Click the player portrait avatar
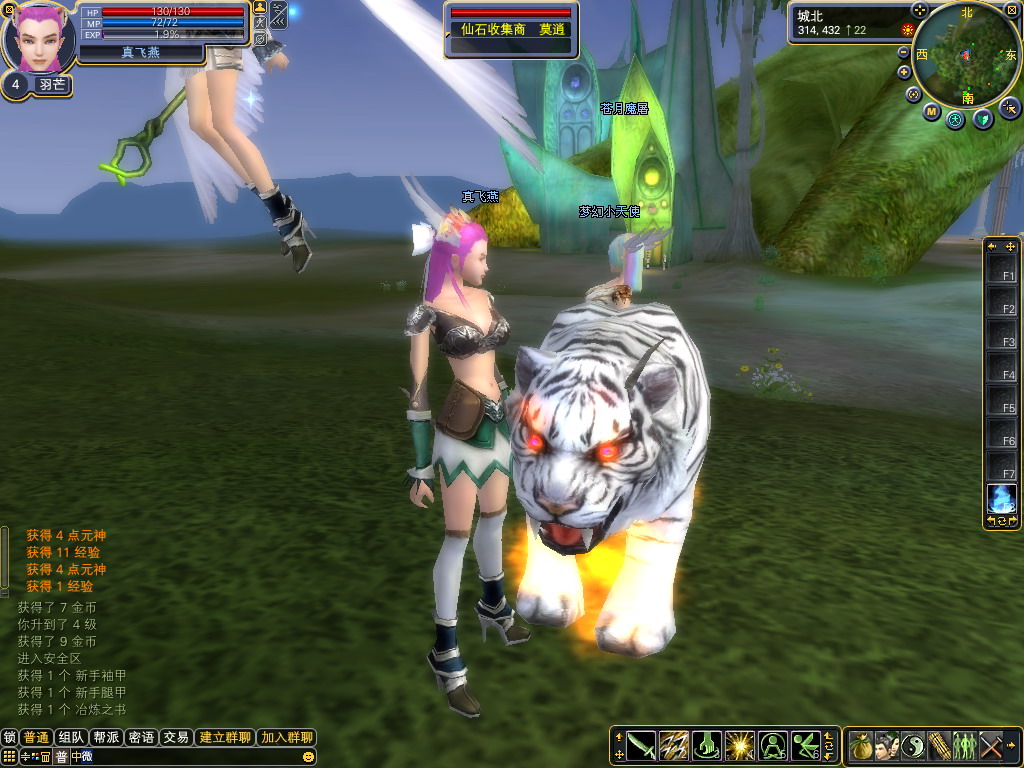Image resolution: width=1024 pixels, height=768 pixels. [x=40, y=38]
